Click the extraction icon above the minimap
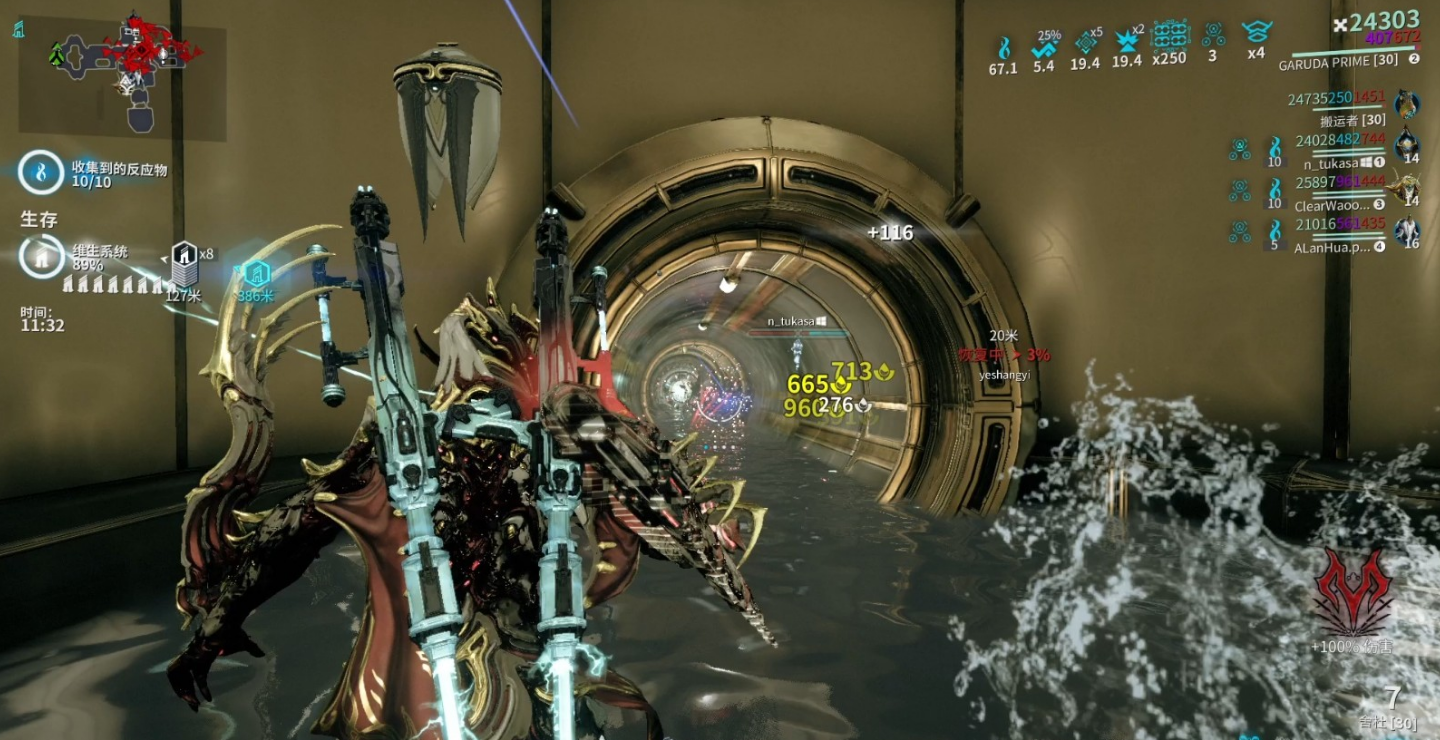This screenshot has height=740, width=1440. (x=19, y=29)
